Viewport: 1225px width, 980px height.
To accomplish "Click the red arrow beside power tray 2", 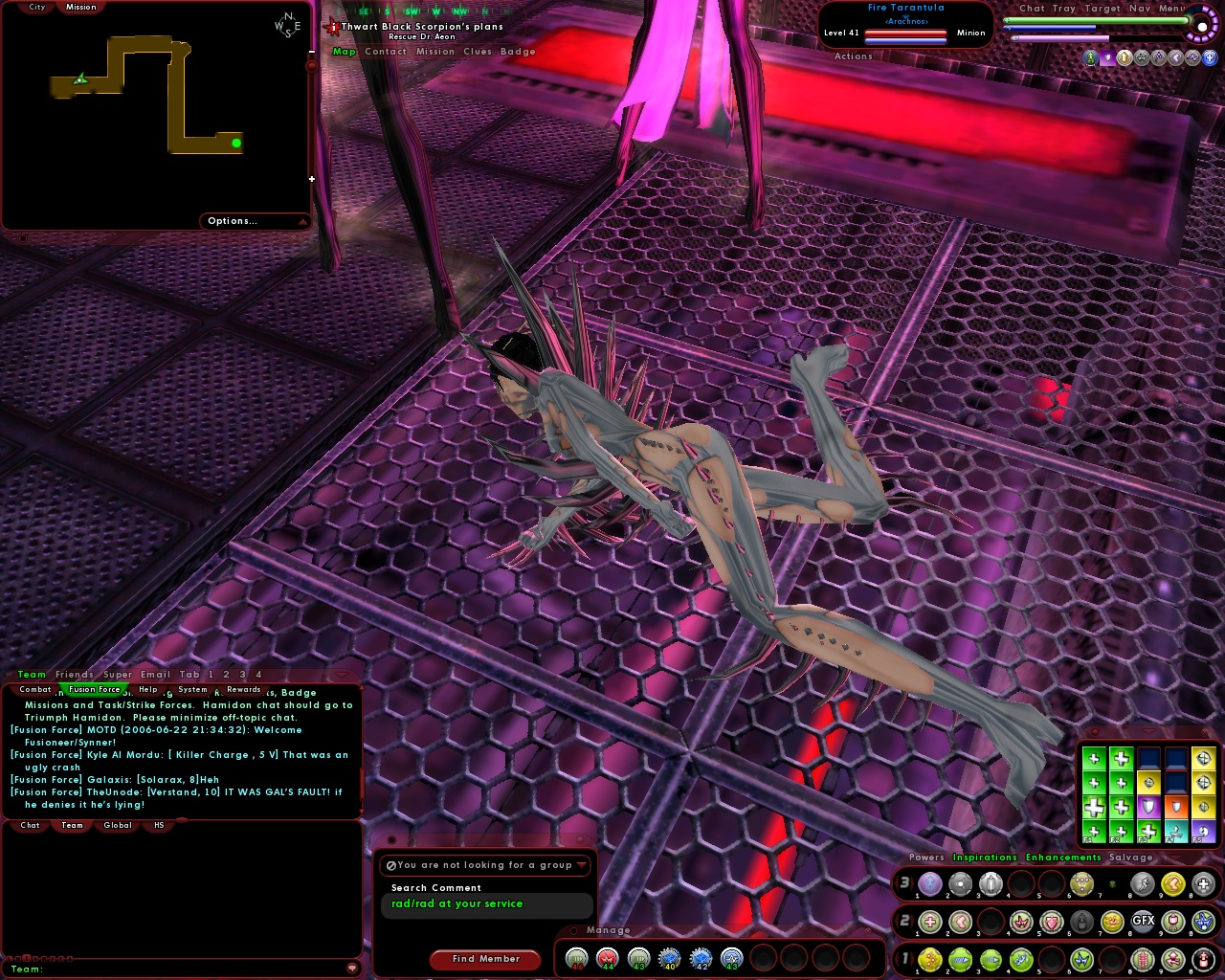I will [898, 921].
